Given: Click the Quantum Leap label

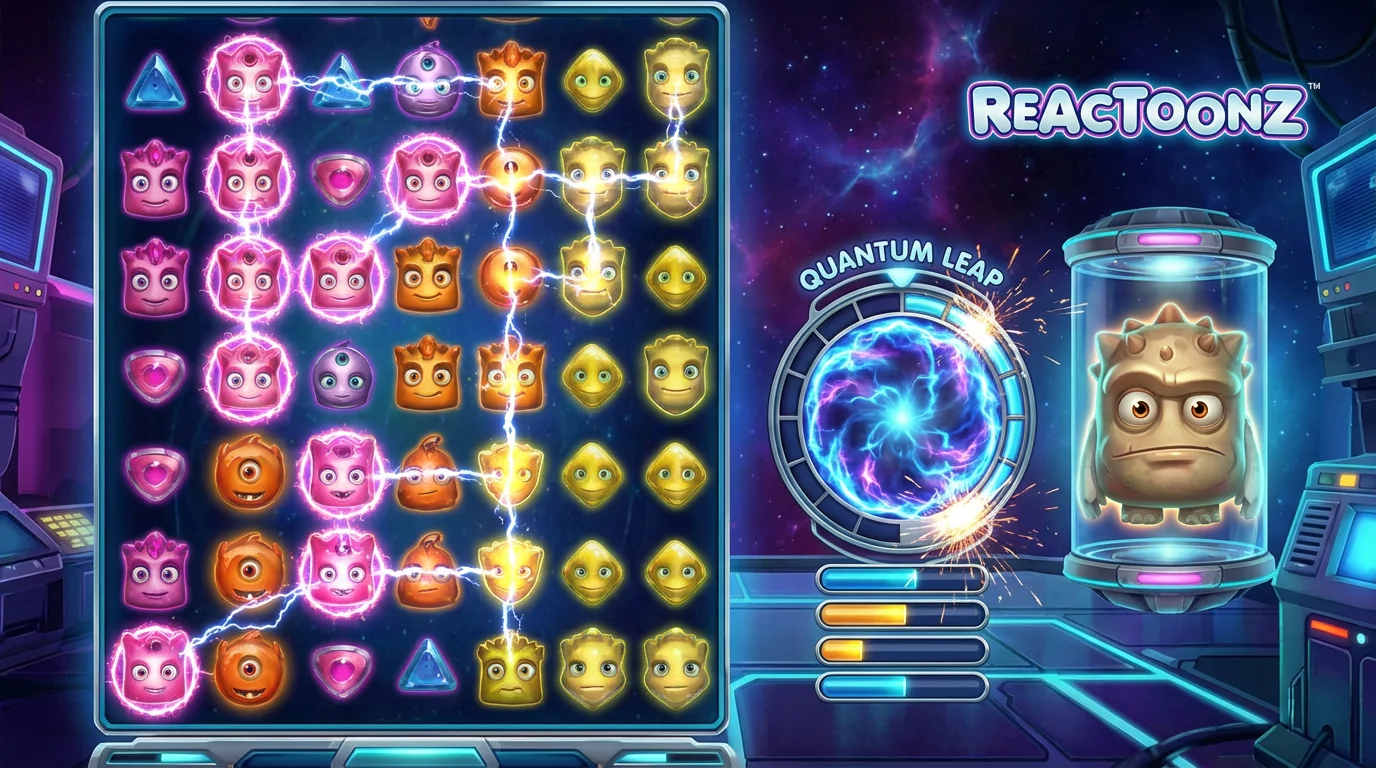Looking at the screenshot, I should click(x=903, y=258).
